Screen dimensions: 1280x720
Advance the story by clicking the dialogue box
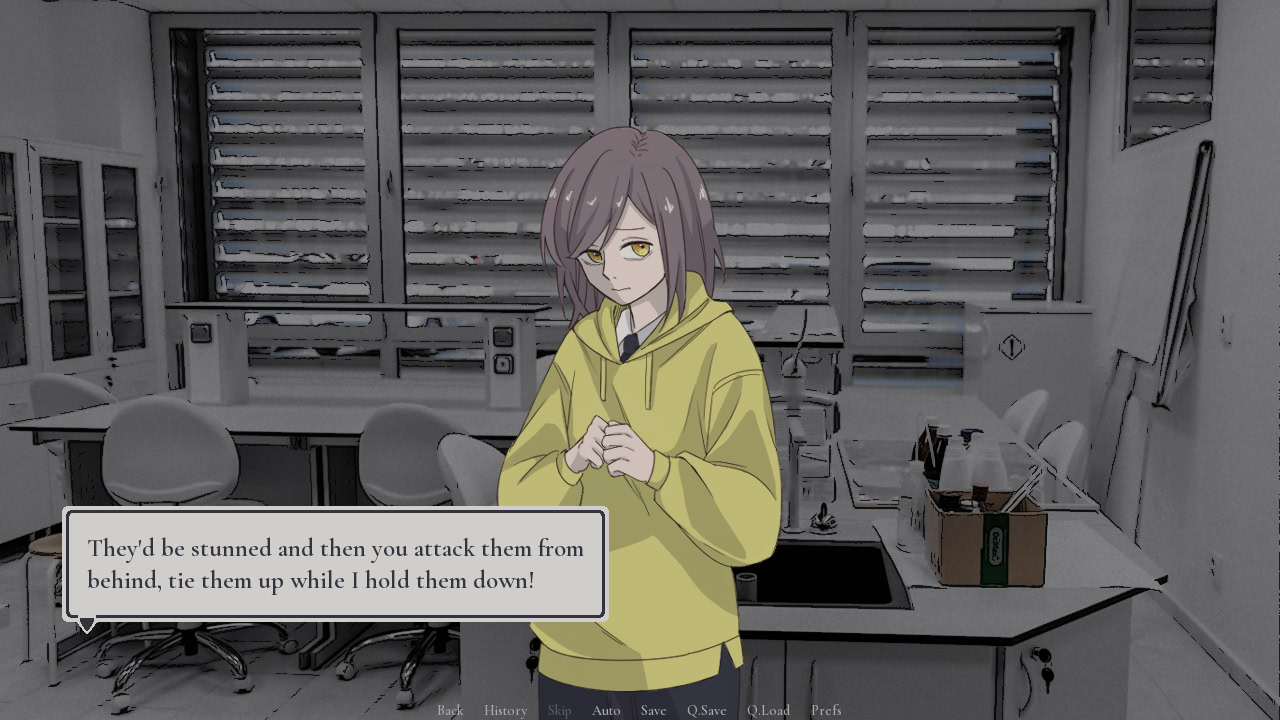pyautogui.click(x=335, y=564)
